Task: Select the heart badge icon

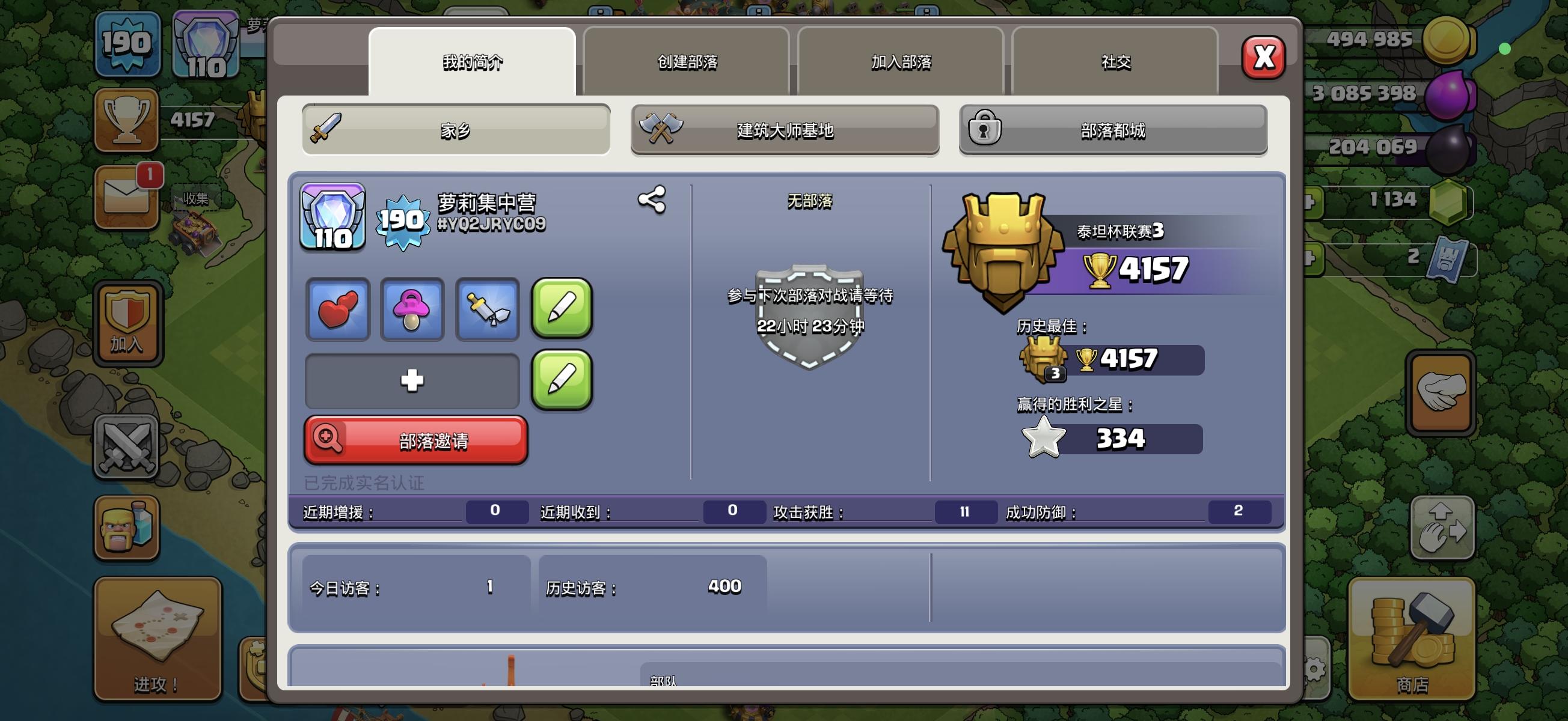Action: [x=337, y=309]
